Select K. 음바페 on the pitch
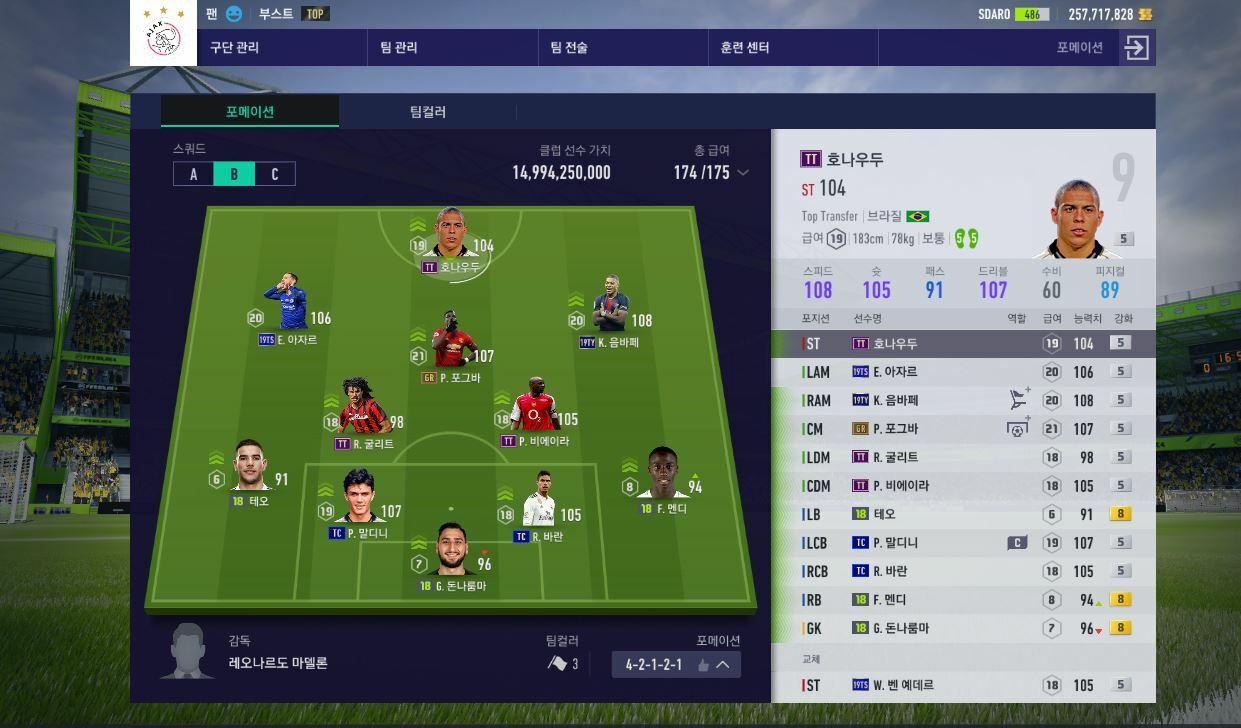Screen dimensions: 1241x728 pyautogui.click(x=610, y=312)
